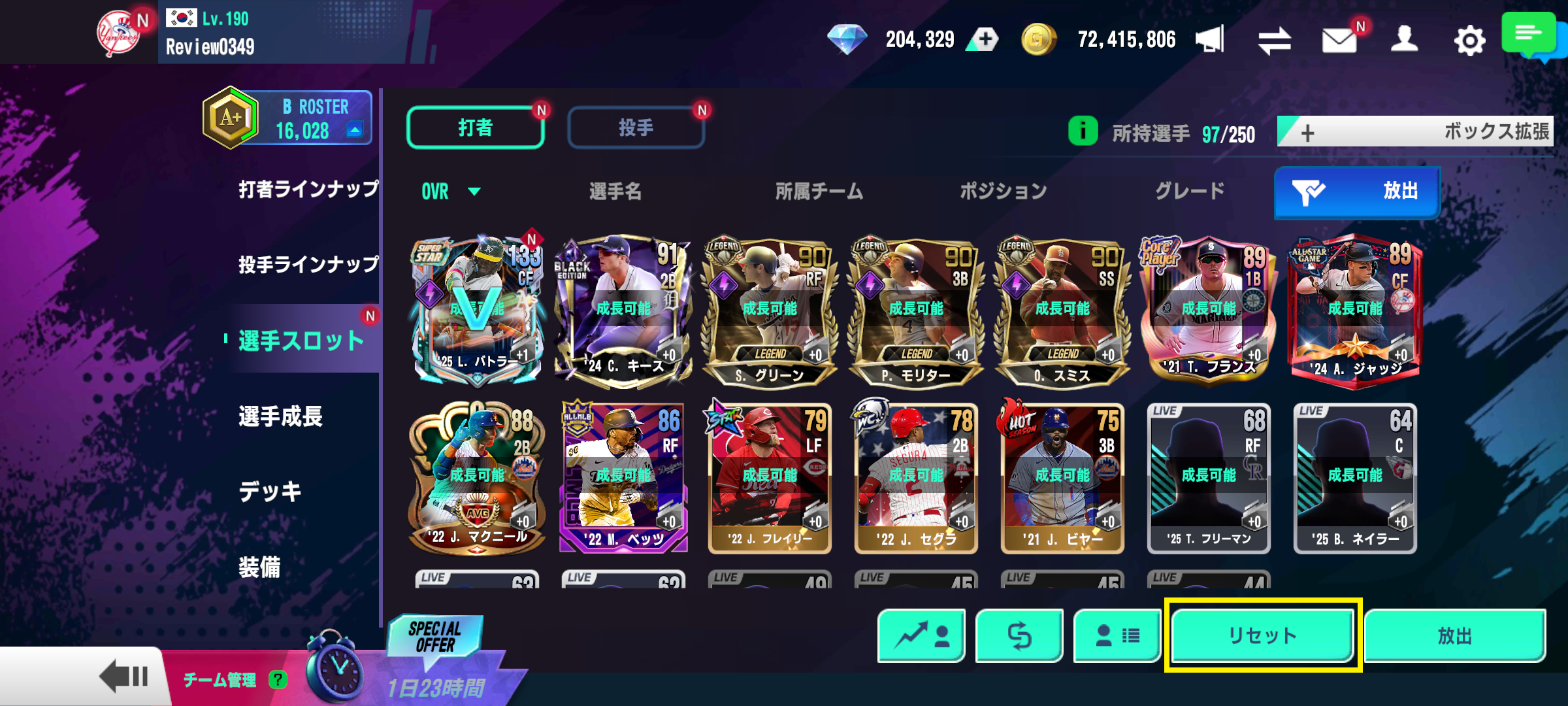1568x706 pixels.
Task: Add diamonds with the plus button
Action: [985, 39]
